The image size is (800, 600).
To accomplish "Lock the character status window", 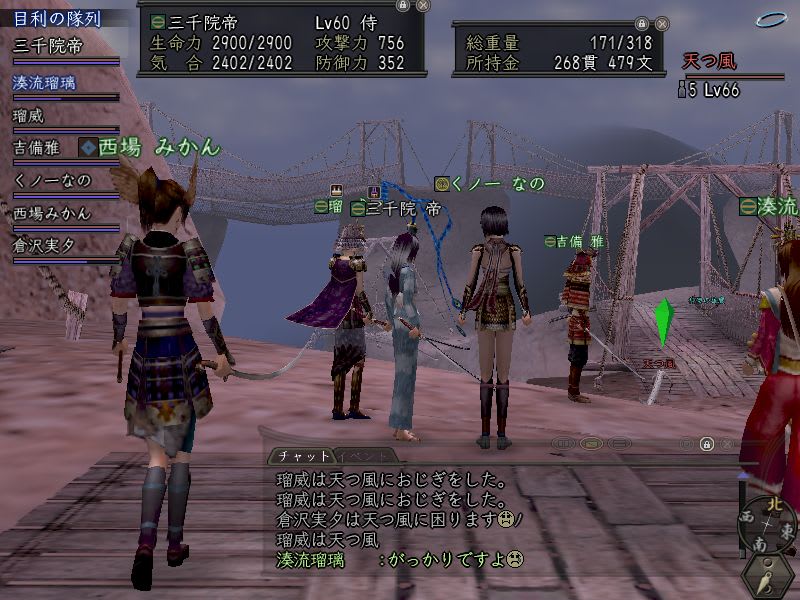I will click(402, 5).
